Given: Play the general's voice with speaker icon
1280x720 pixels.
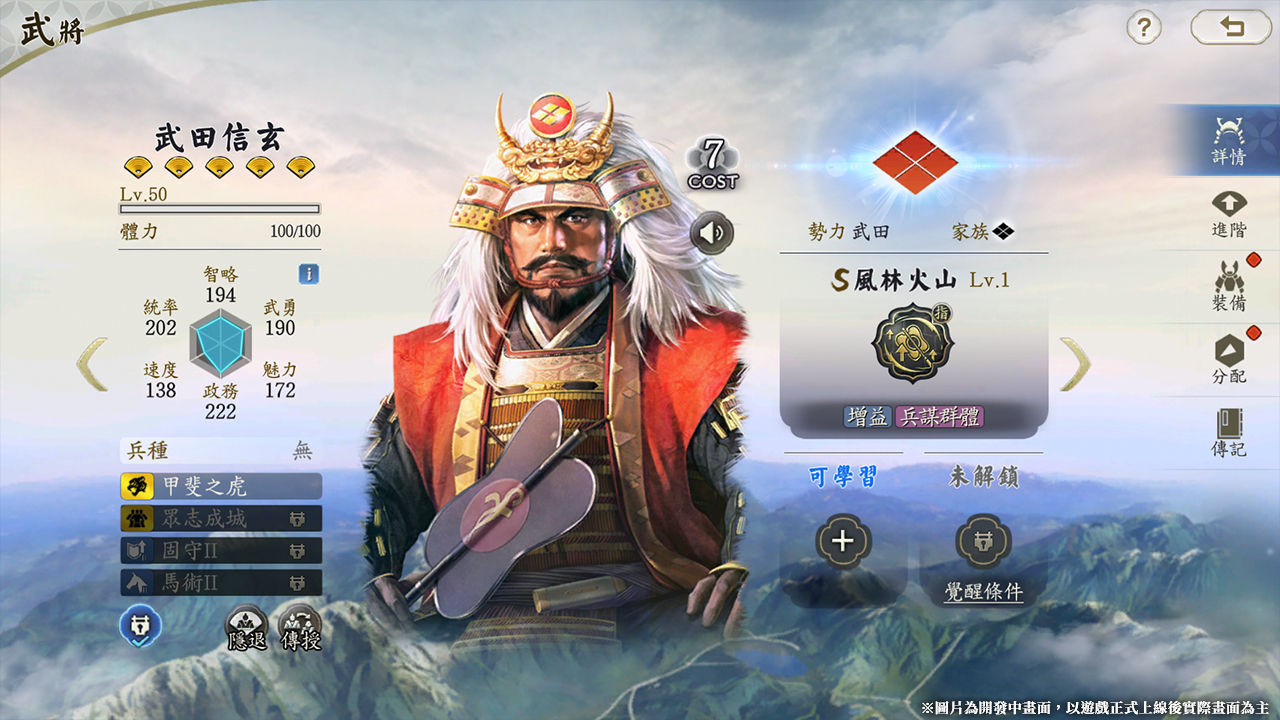Looking at the screenshot, I should tap(711, 234).
